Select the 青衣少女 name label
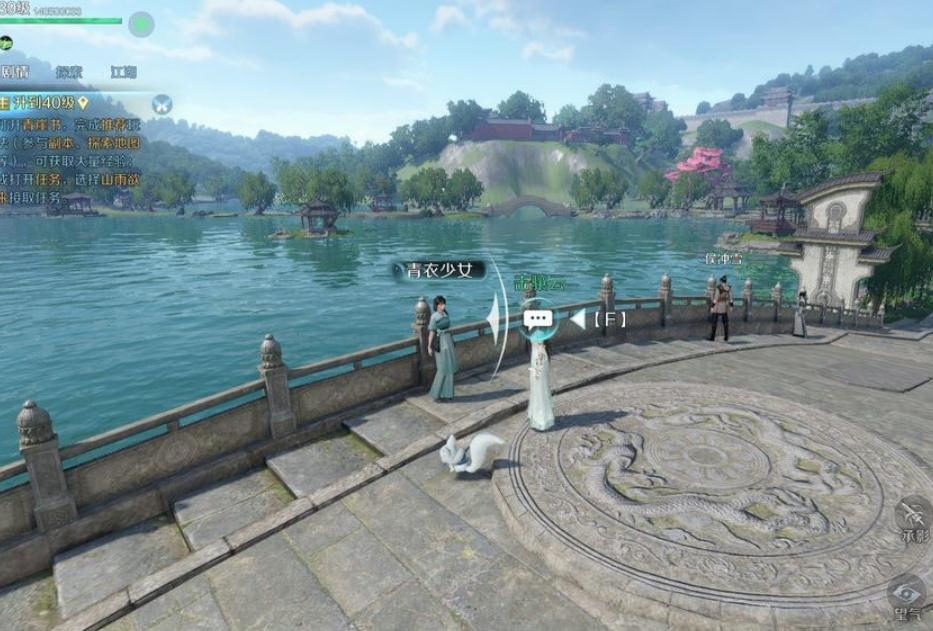The width and height of the screenshot is (933, 631). pyautogui.click(x=440, y=270)
